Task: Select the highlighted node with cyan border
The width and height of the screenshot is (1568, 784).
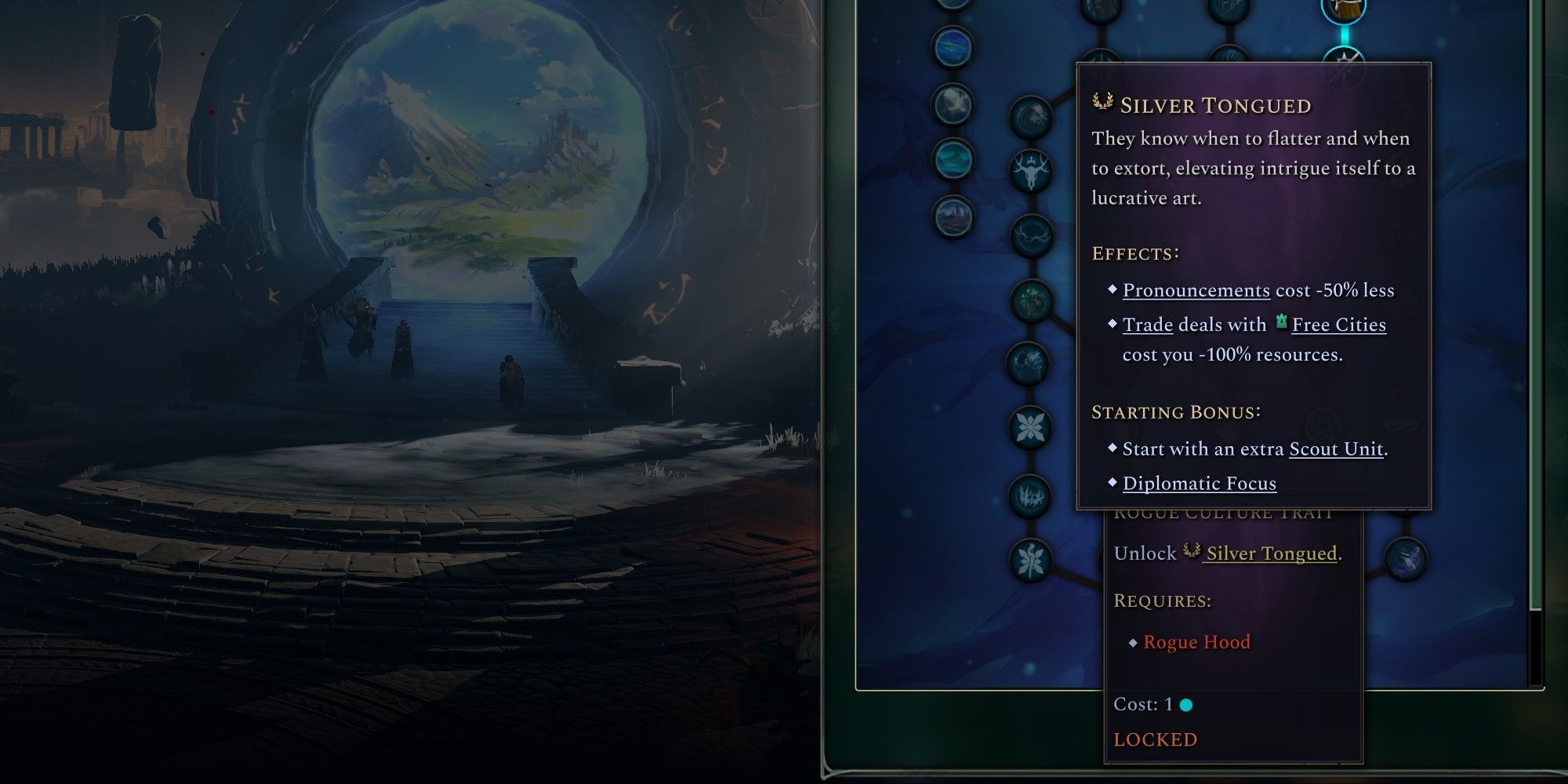Action: 1344,9
